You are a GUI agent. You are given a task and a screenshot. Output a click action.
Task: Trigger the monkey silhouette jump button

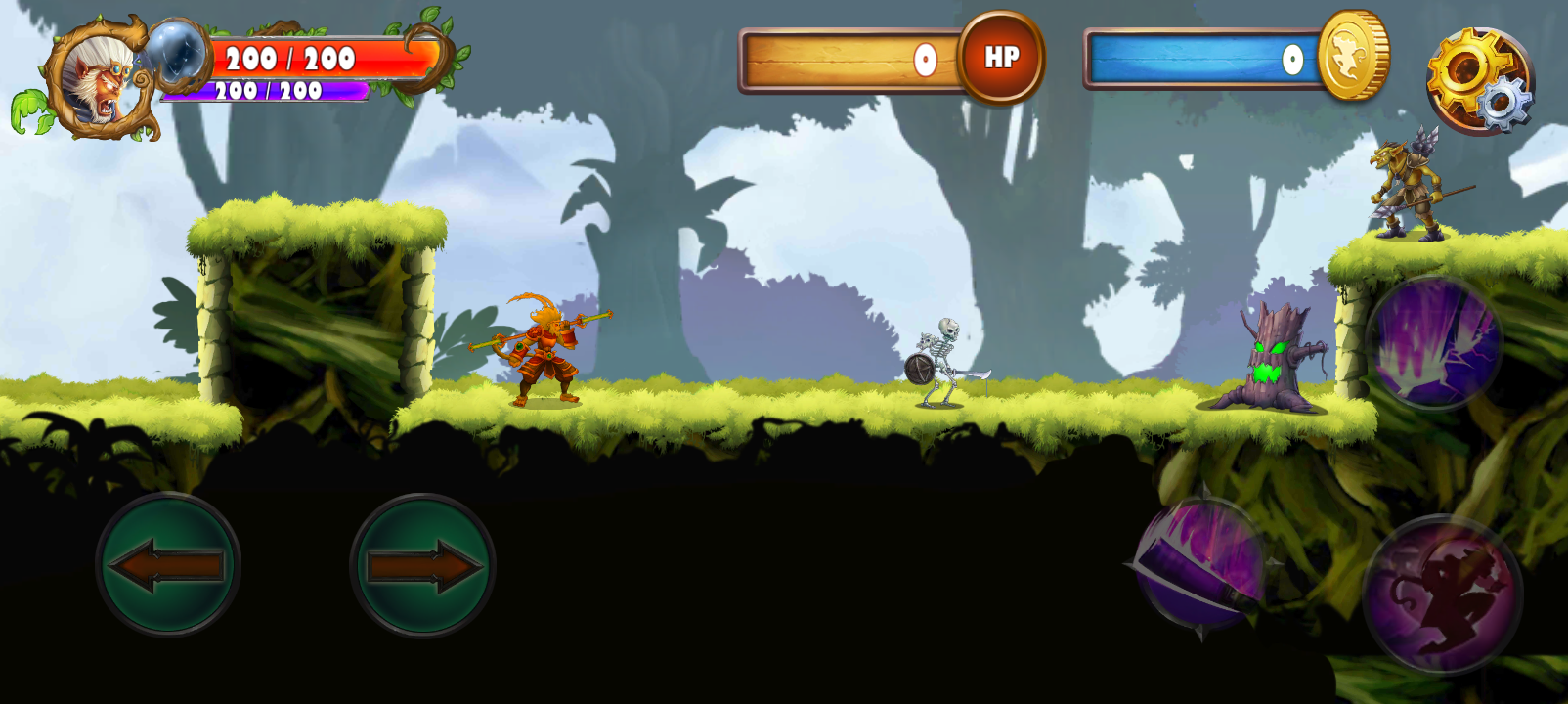[1442, 594]
